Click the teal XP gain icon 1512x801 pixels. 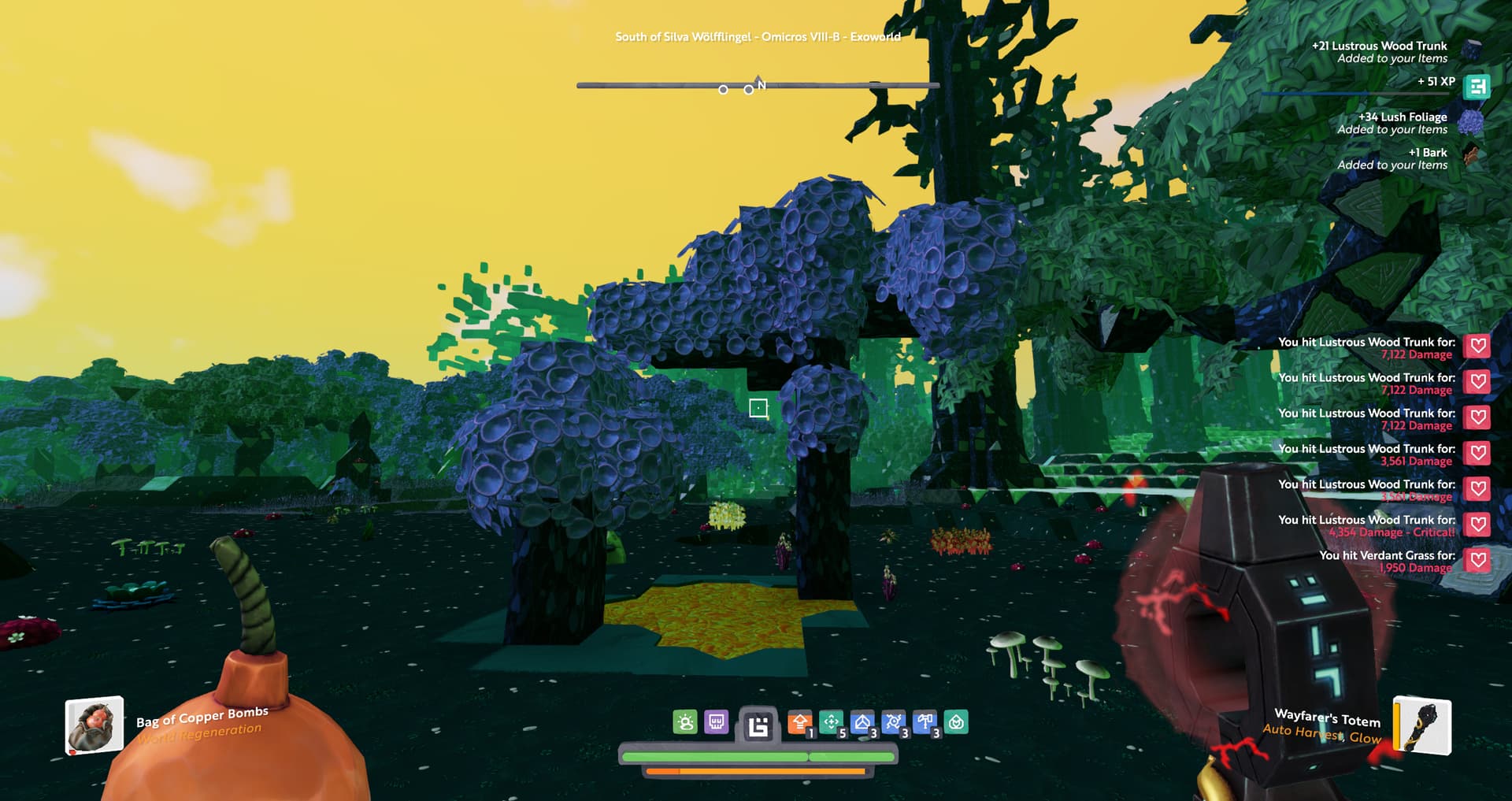pos(1477,87)
